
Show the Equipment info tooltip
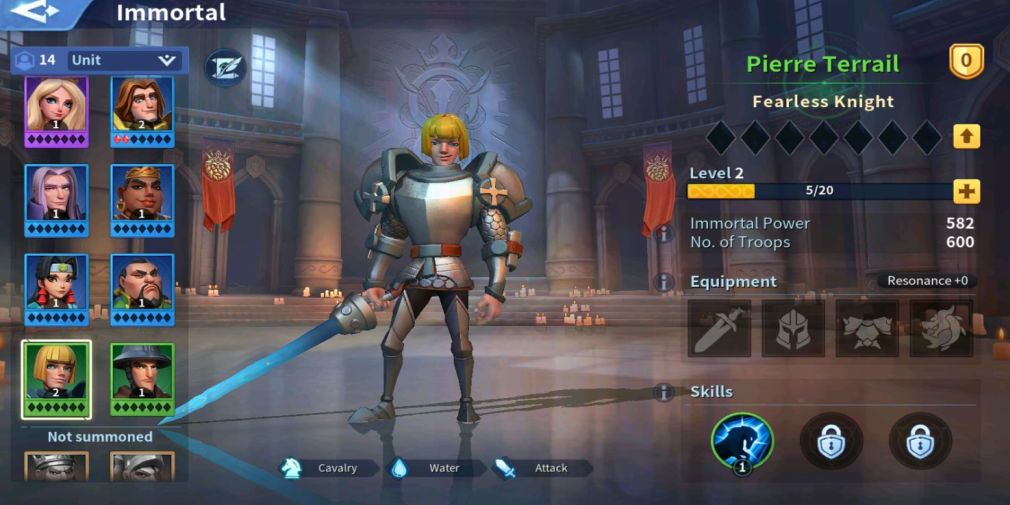pos(663,282)
